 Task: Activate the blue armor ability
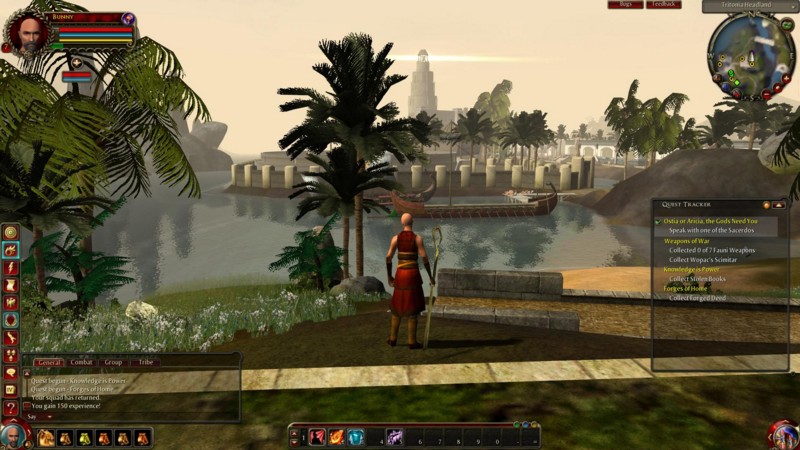[x=355, y=437]
